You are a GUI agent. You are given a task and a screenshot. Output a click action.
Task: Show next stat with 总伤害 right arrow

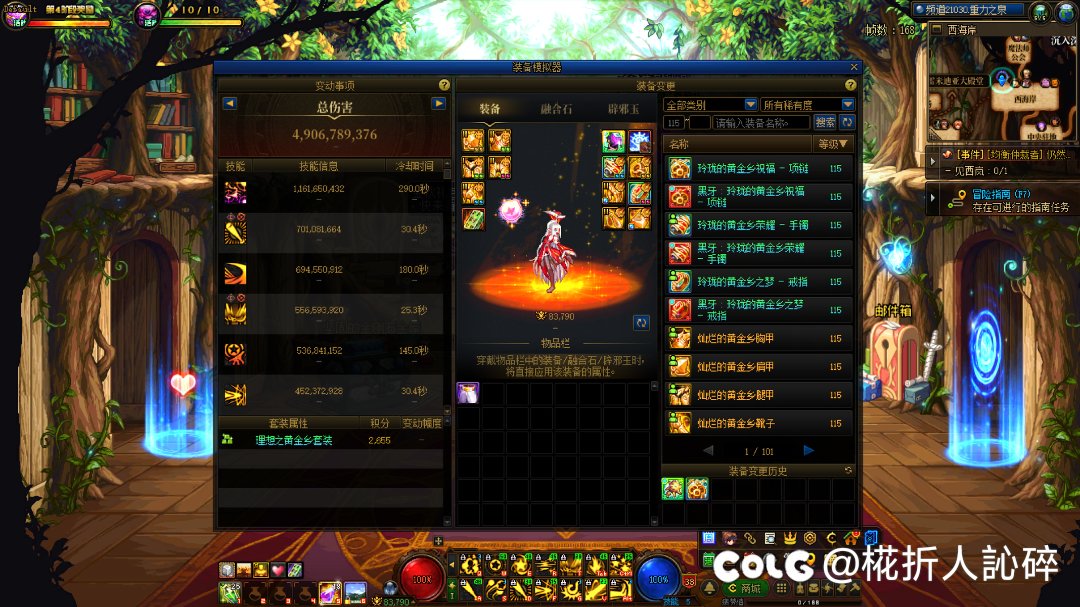[x=438, y=103]
